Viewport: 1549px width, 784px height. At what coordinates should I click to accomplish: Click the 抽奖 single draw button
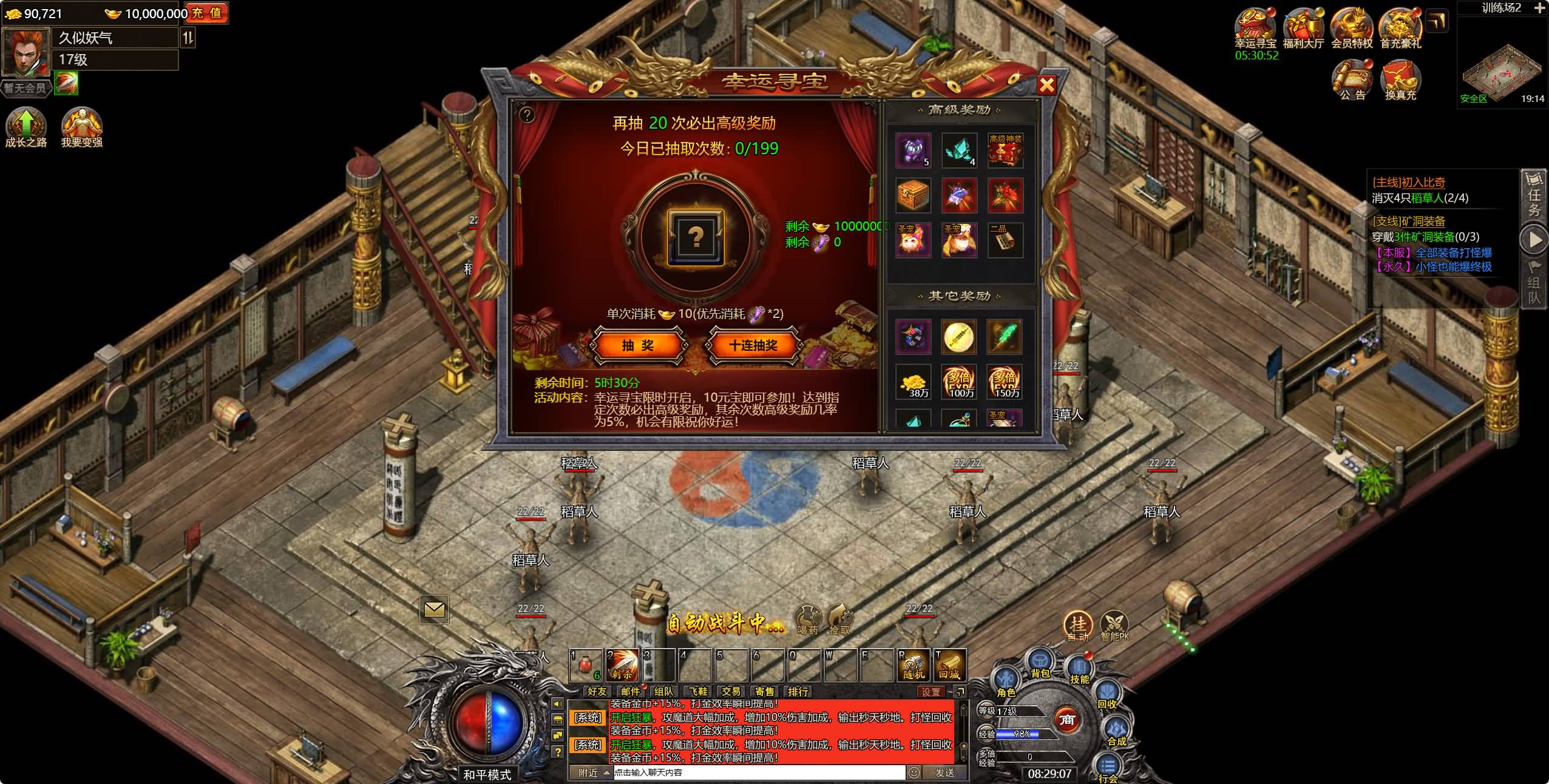point(638,345)
